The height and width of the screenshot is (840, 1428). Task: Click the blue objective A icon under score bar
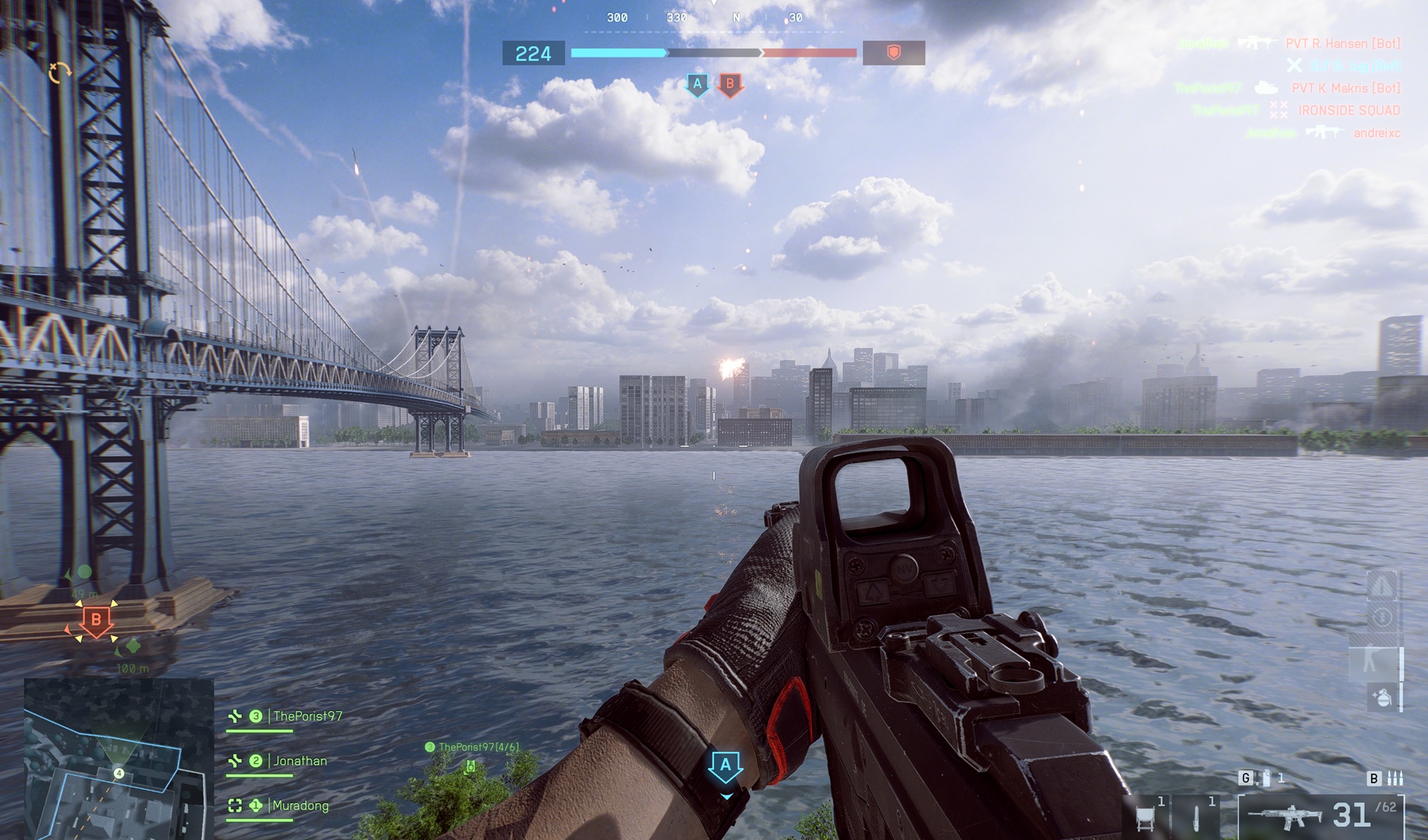click(697, 85)
